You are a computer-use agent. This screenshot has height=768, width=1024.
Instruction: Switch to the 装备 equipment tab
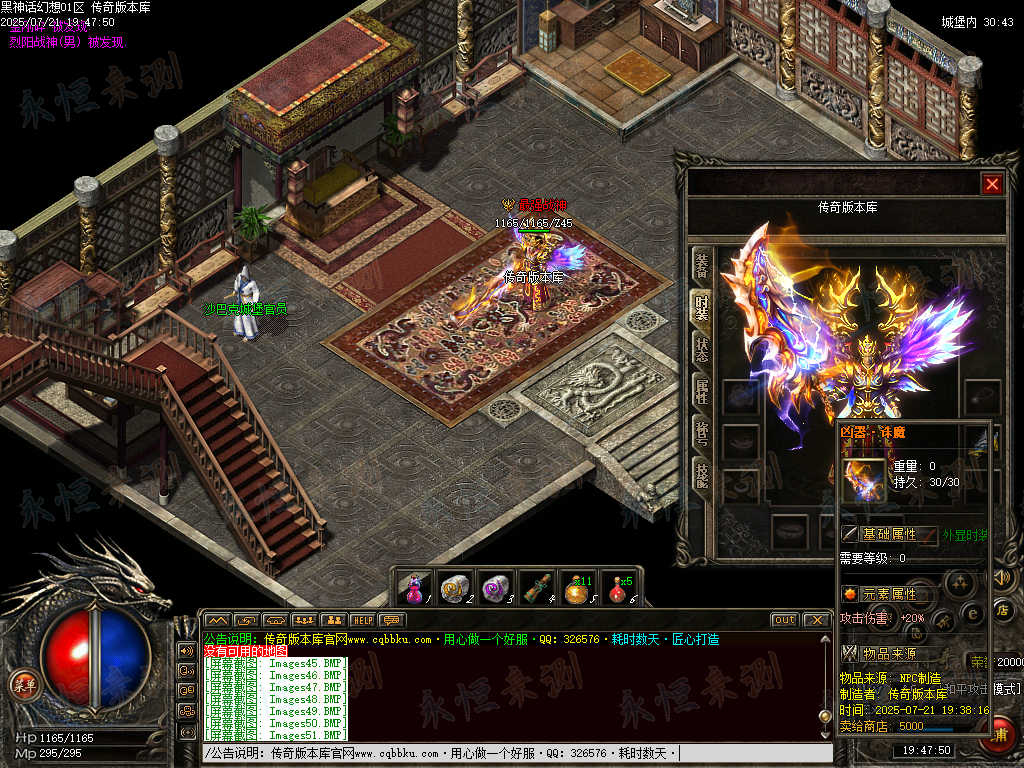tap(702, 264)
